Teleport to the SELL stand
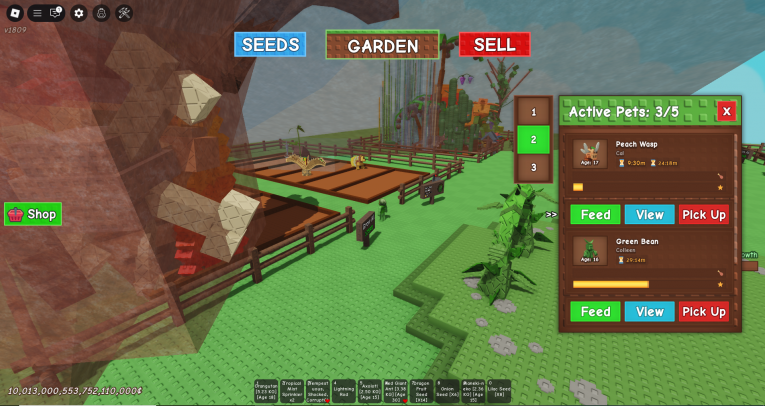Image resolution: width=765 pixels, height=406 pixels. (494, 45)
